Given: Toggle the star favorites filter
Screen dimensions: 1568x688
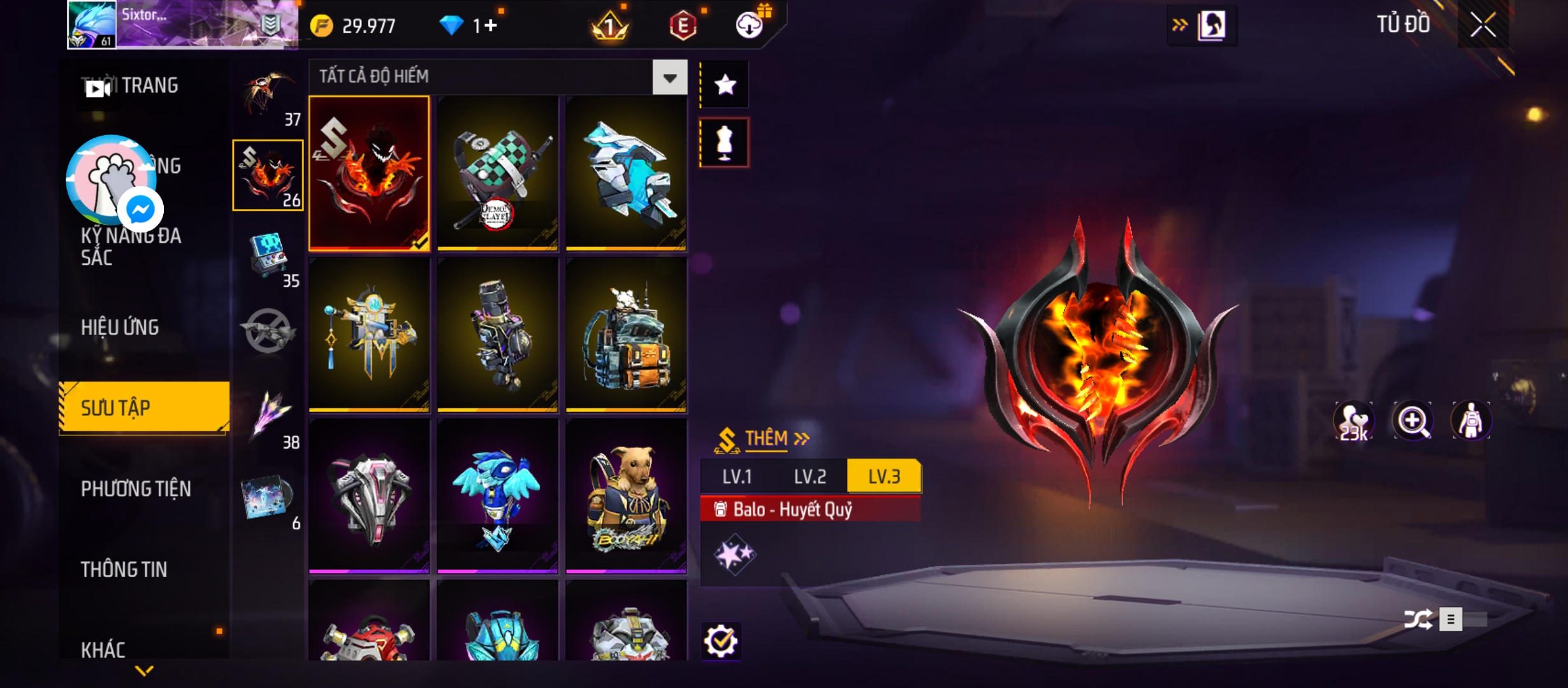Looking at the screenshot, I should 725,85.
